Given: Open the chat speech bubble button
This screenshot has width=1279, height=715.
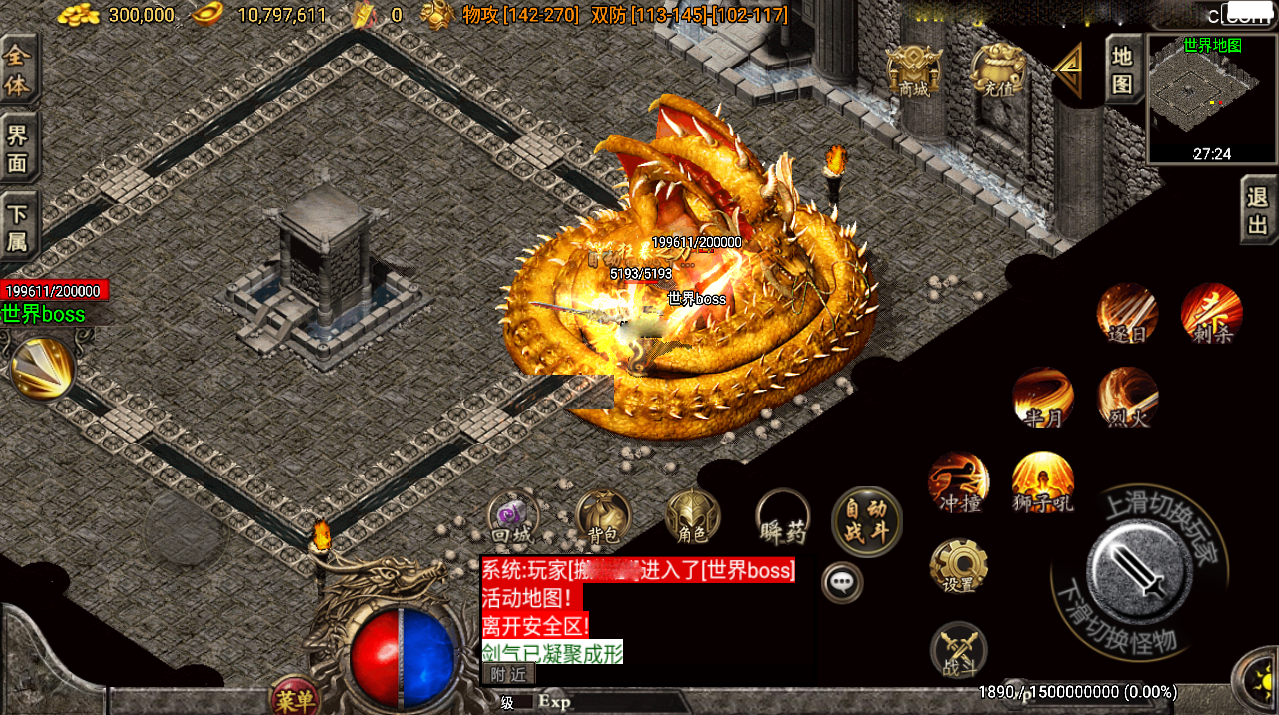Looking at the screenshot, I should (x=842, y=581).
